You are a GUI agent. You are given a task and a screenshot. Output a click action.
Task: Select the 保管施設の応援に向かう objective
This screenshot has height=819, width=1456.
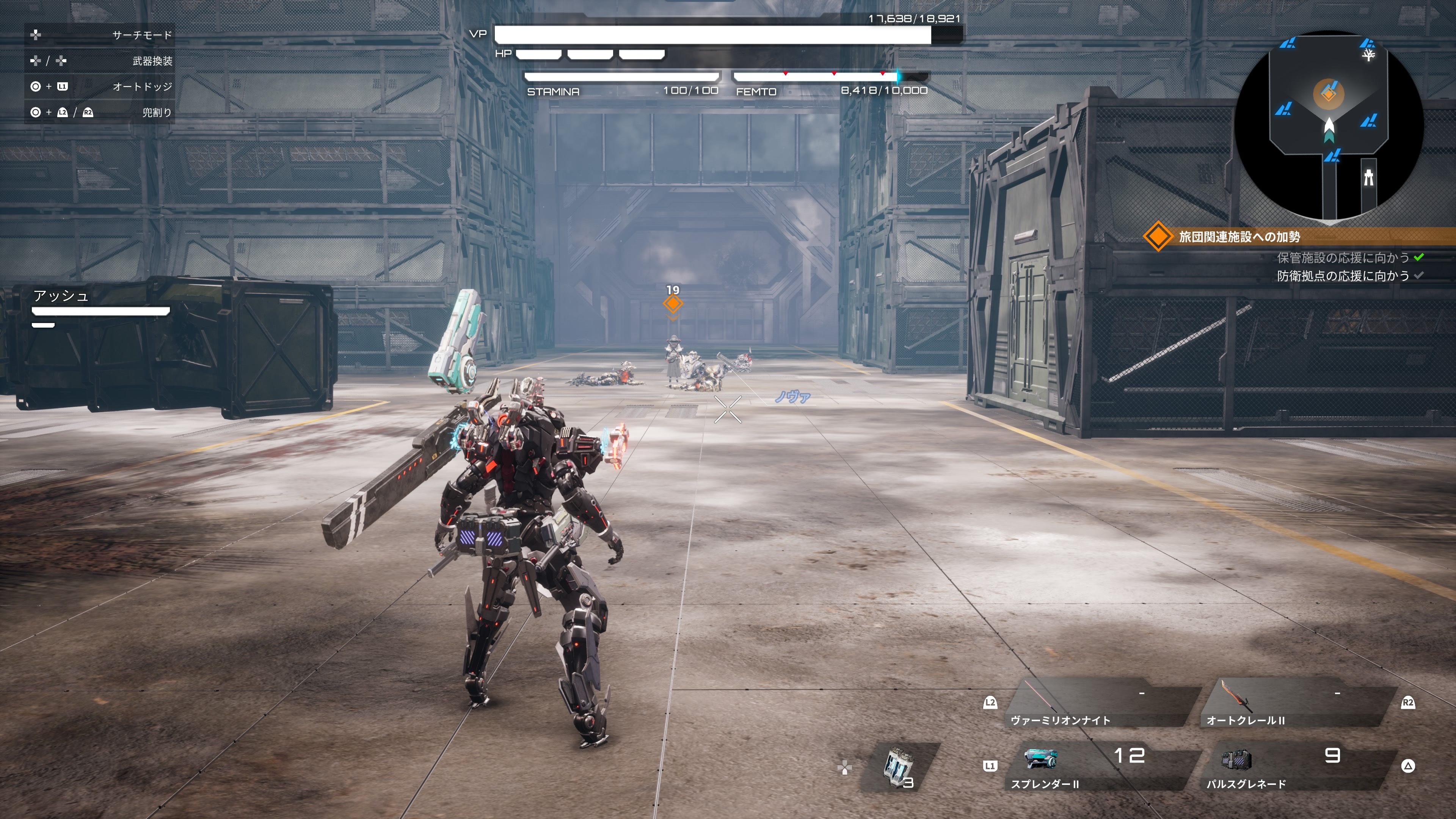[x=1343, y=258]
